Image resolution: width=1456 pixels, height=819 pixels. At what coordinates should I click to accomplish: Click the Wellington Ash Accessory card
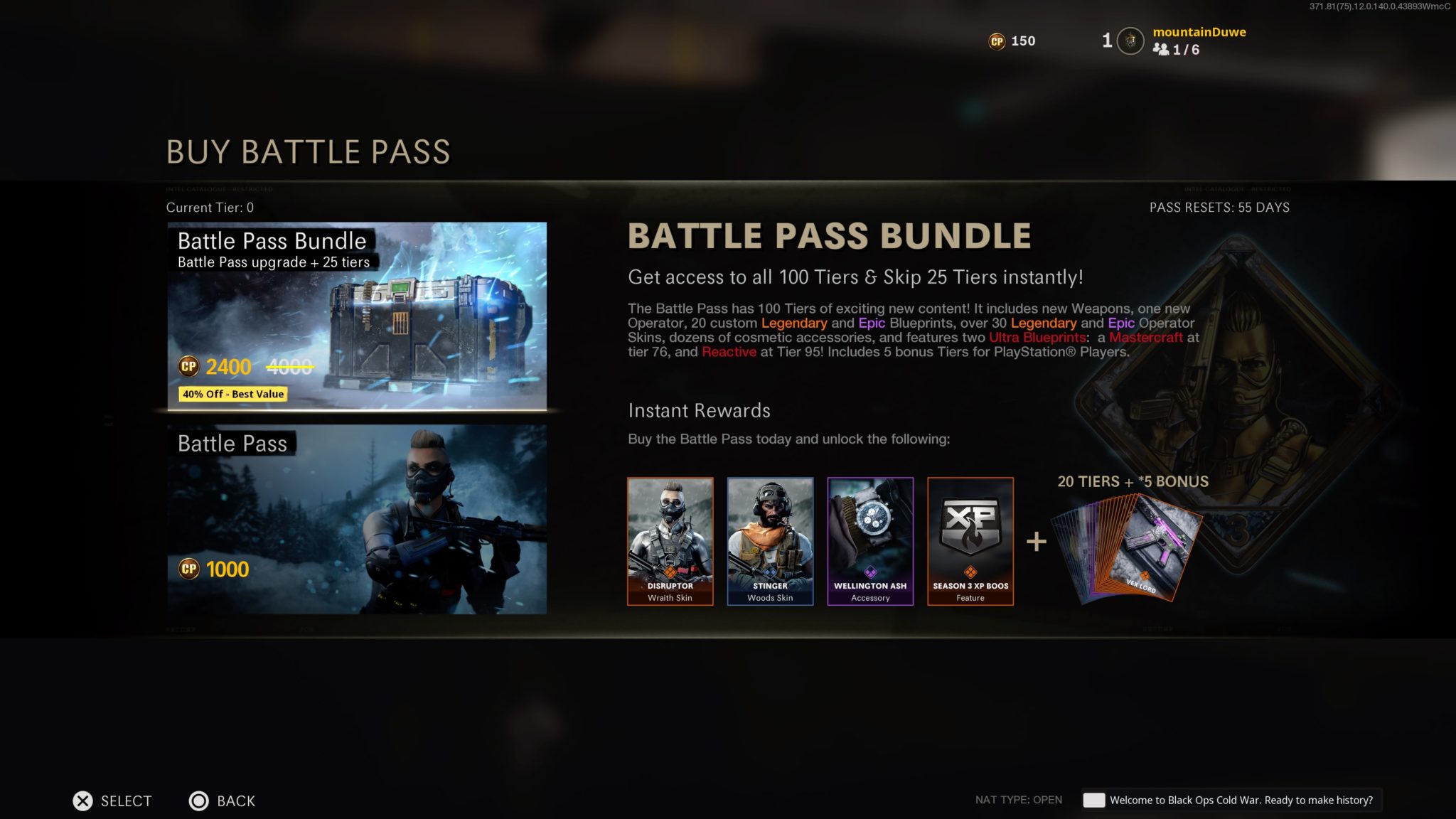point(869,540)
